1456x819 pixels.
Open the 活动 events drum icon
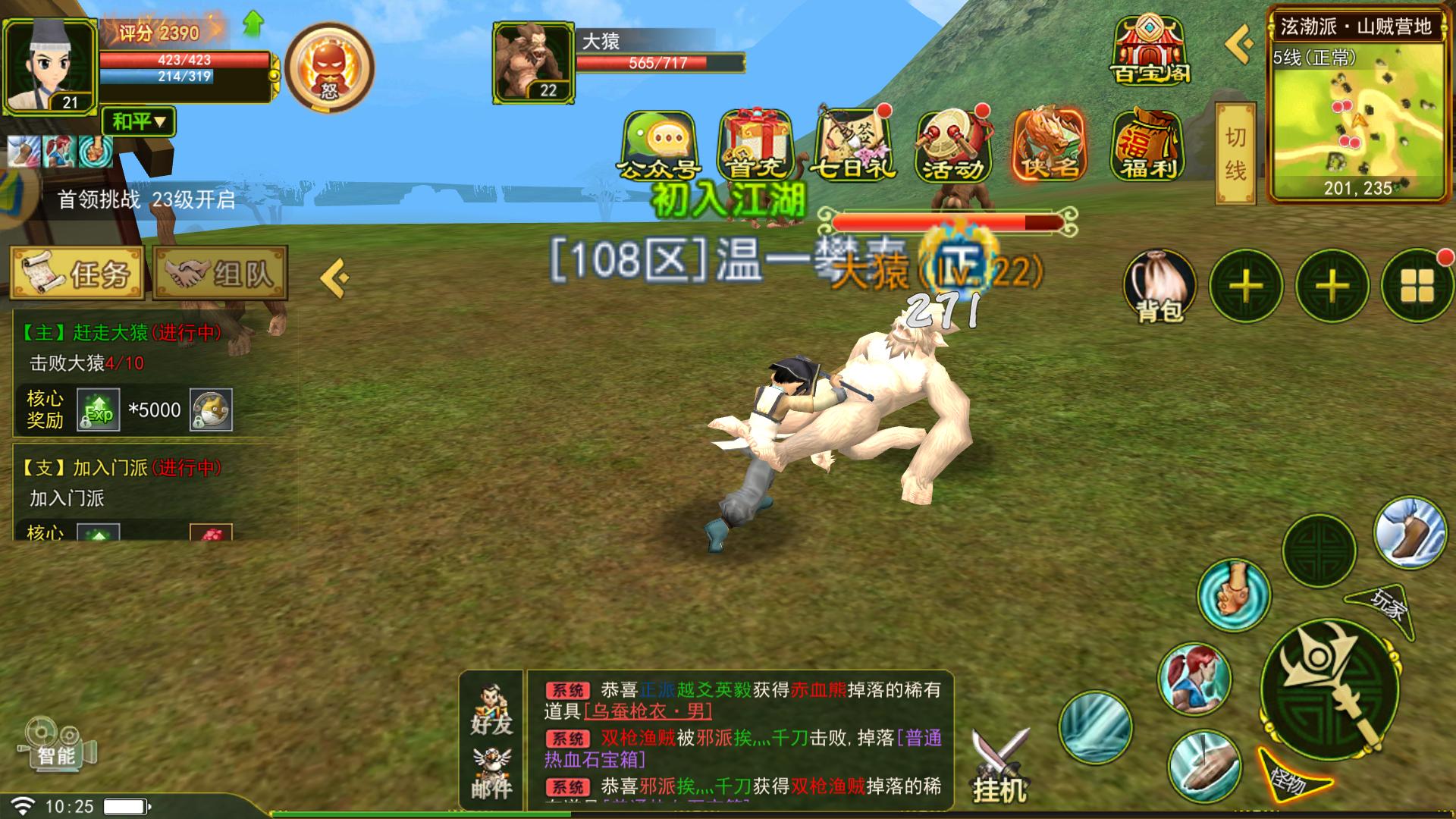click(952, 146)
